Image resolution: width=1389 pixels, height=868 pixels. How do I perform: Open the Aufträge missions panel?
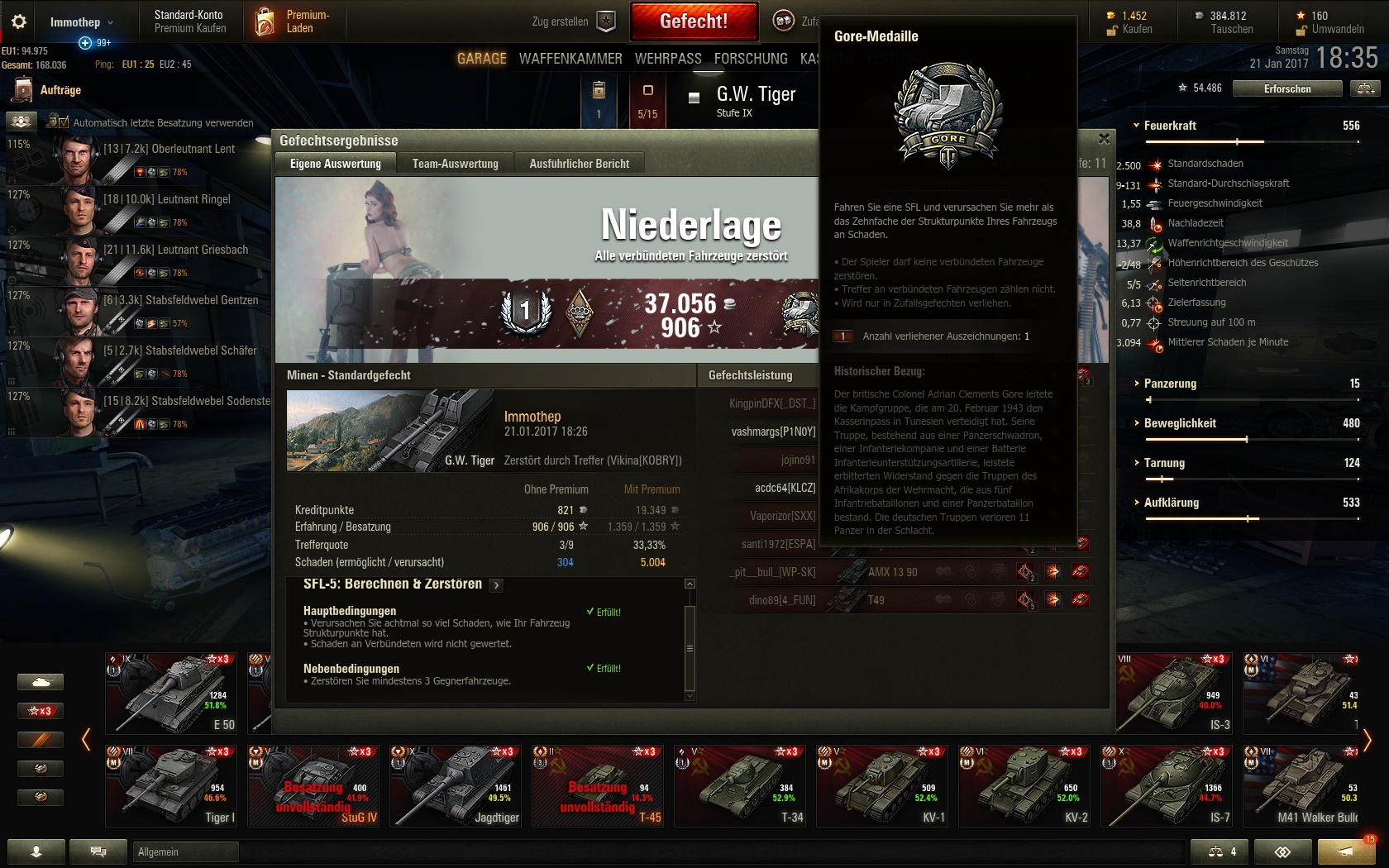60,90
